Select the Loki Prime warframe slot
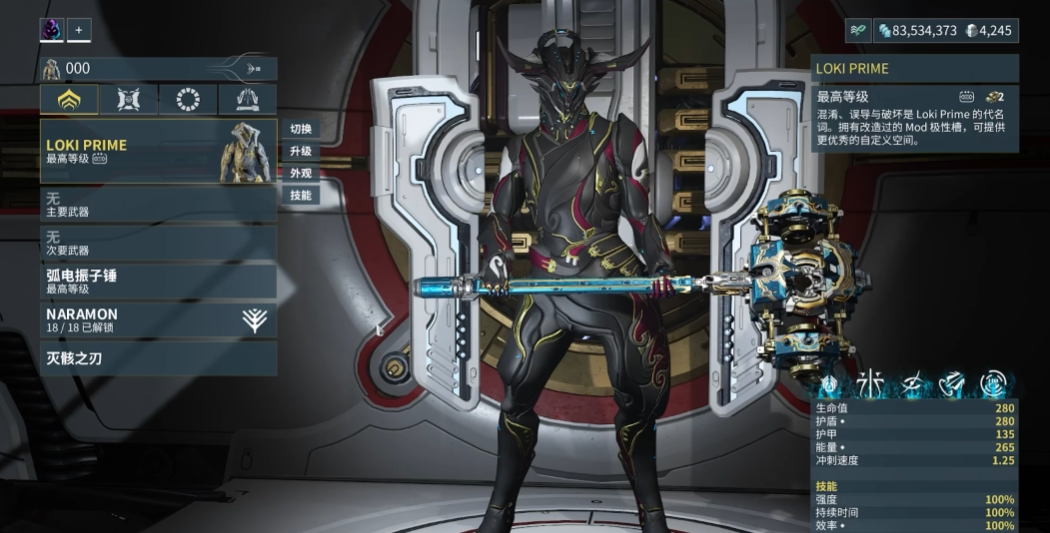 tap(158, 151)
